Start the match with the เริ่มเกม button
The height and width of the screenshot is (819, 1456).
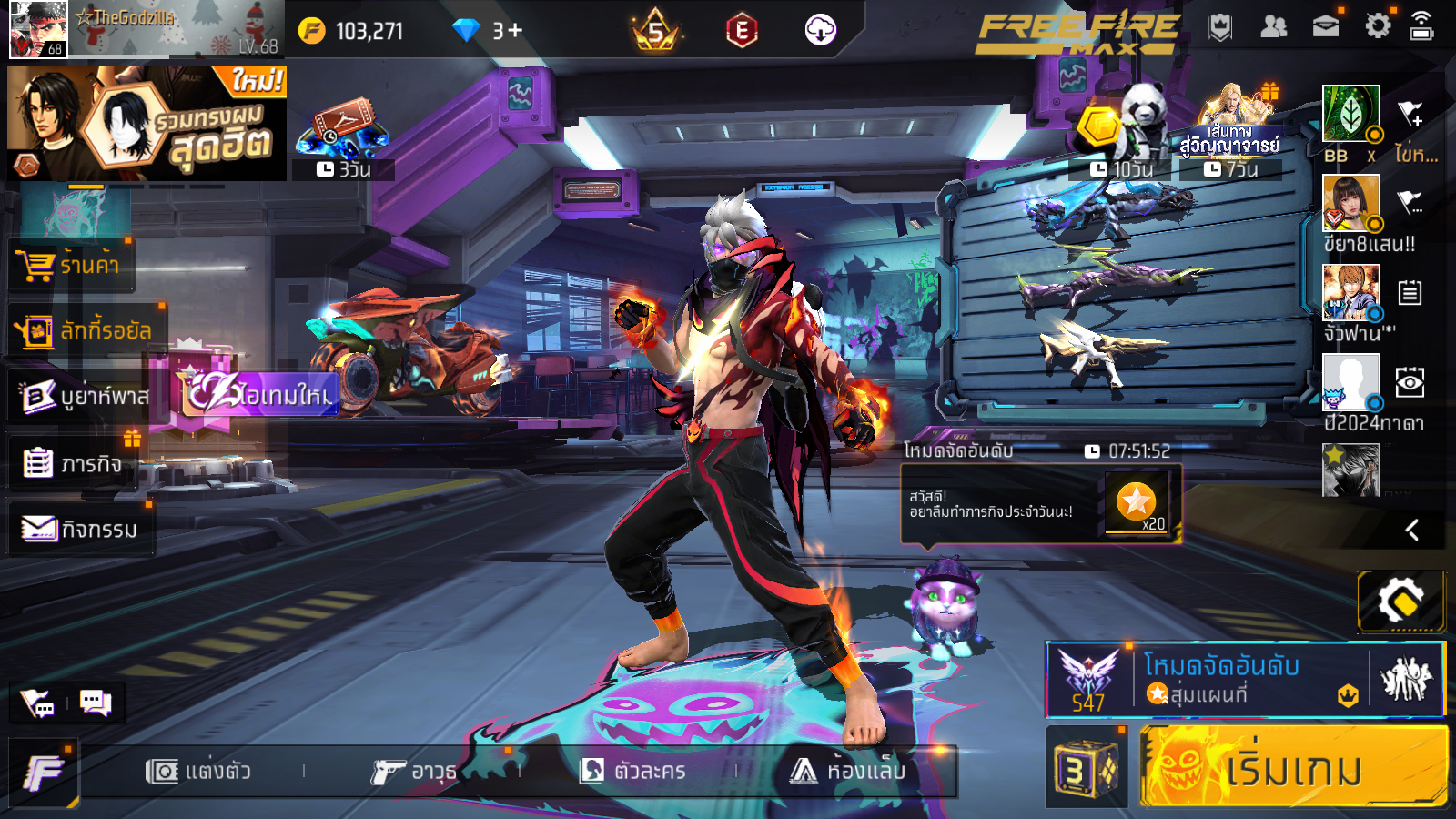pos(1293,767)
